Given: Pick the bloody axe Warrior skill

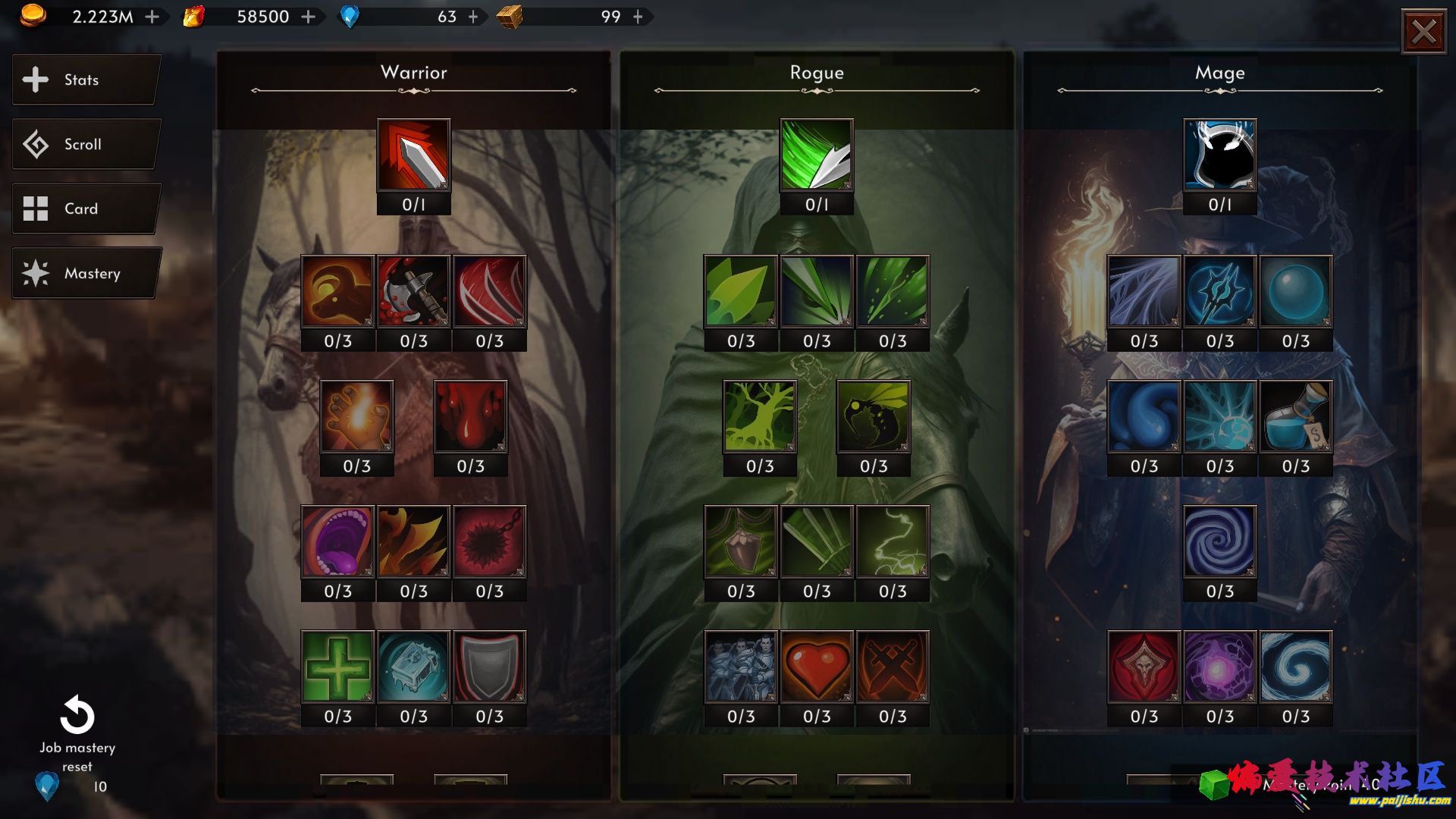Looking at the screenshot, I should (x=413, y=292).
